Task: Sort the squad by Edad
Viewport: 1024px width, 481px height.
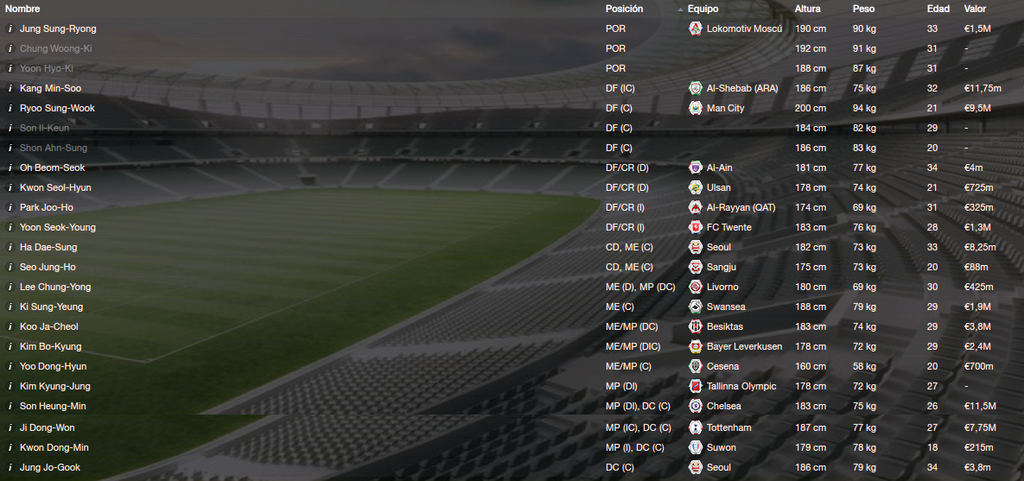Action: (938, 8)
